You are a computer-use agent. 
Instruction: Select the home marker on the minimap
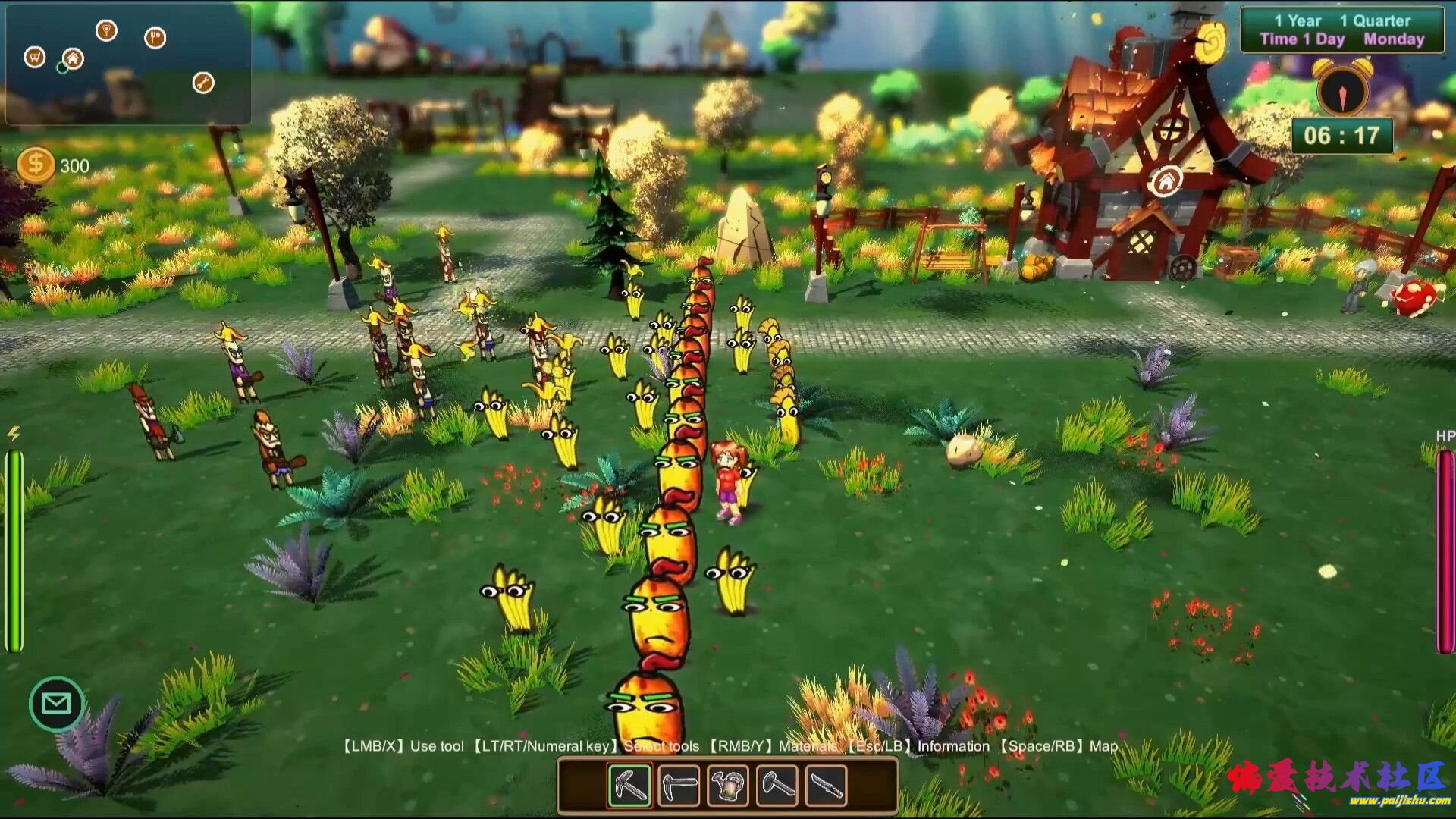click(73, 58)
